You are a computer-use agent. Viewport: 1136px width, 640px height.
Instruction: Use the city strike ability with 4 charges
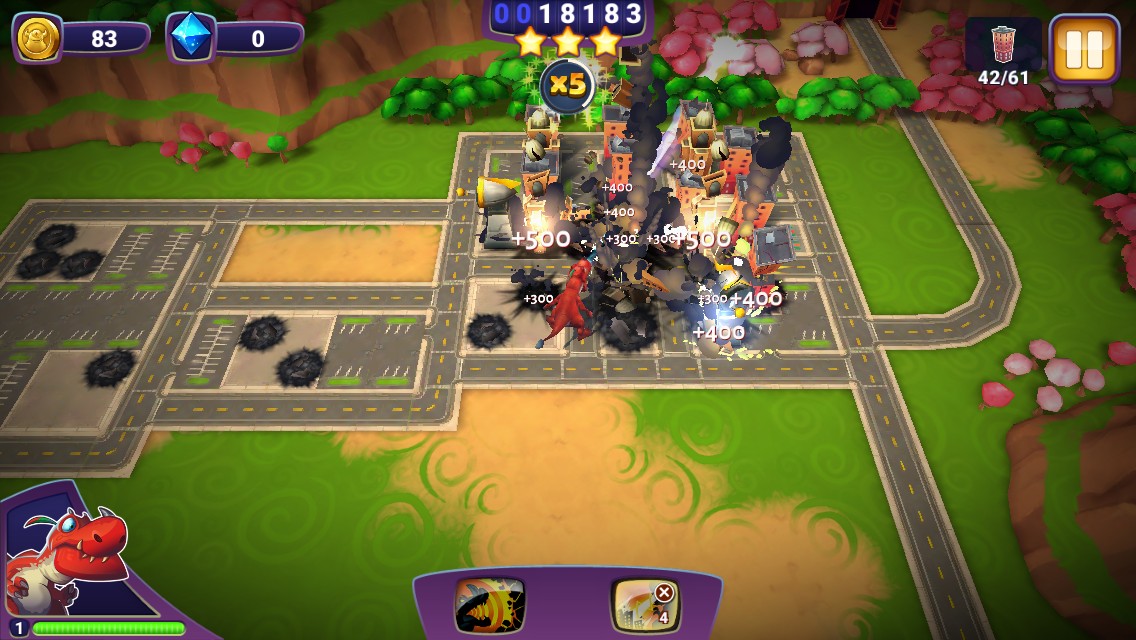(645, 604)
